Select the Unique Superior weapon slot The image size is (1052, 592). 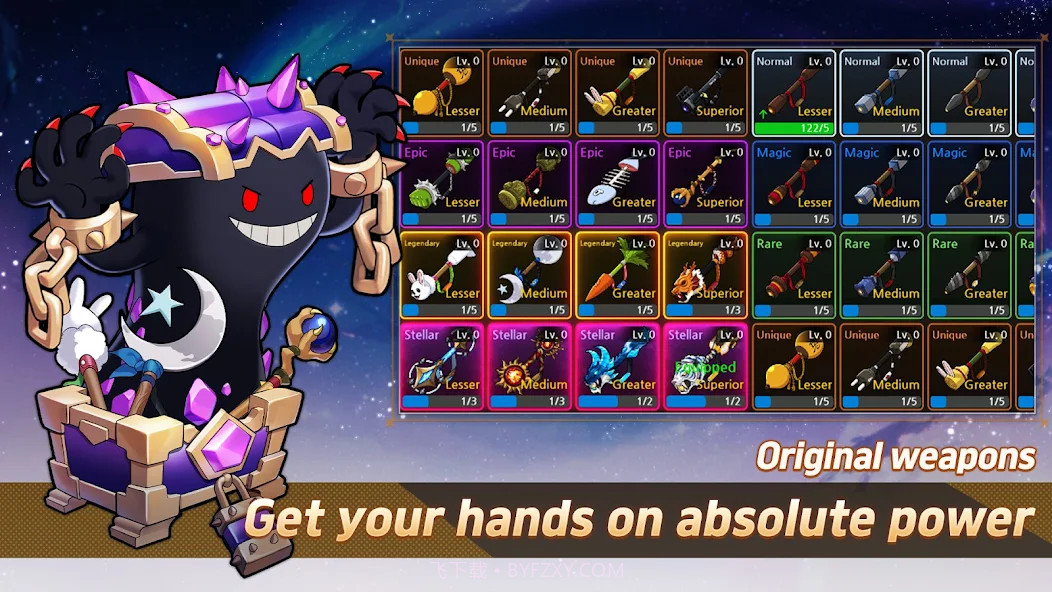pyautogui.click(x=705, y=93)
